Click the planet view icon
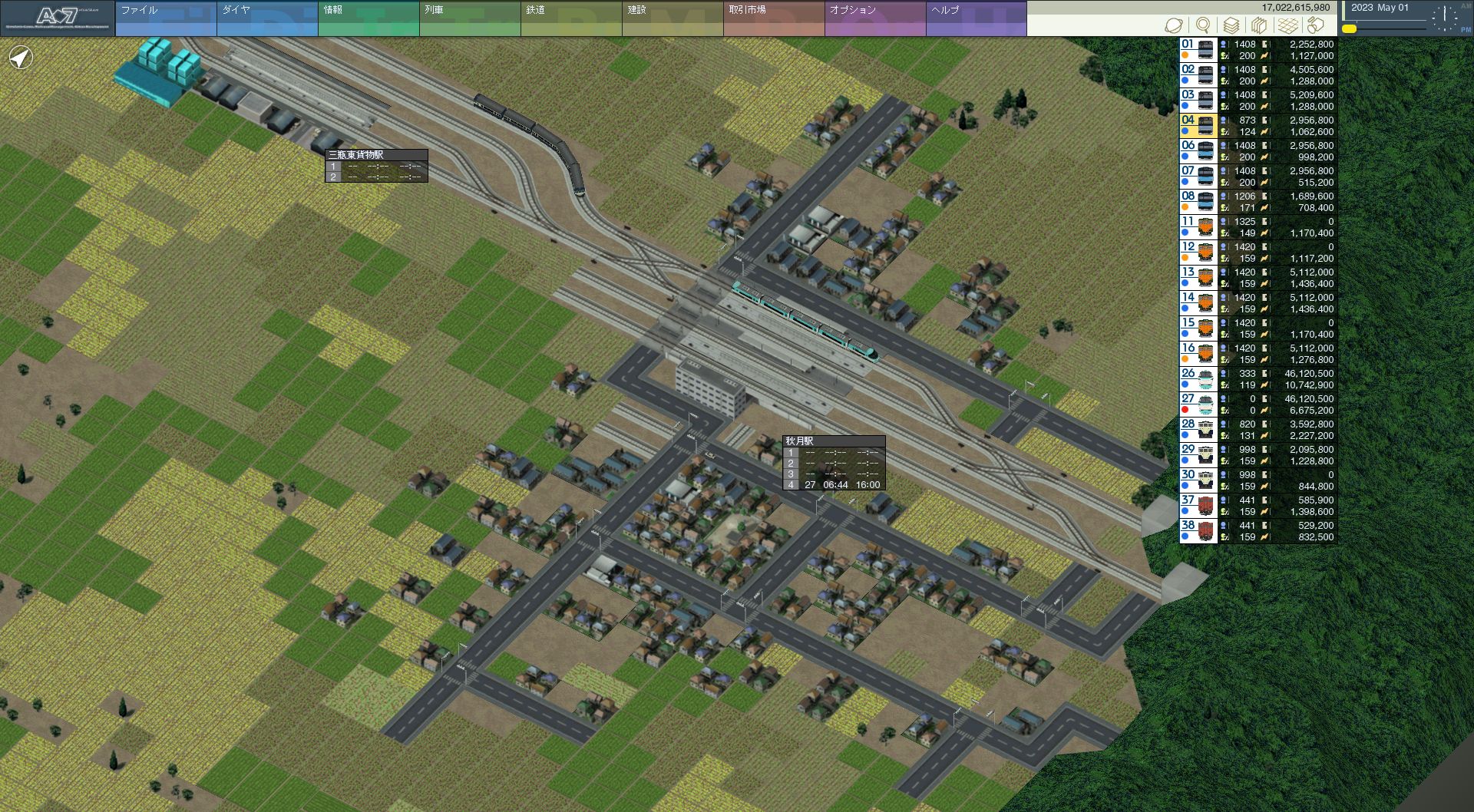The width and height of the screenshot is (1474, 812). click(x=1174, y=25)
